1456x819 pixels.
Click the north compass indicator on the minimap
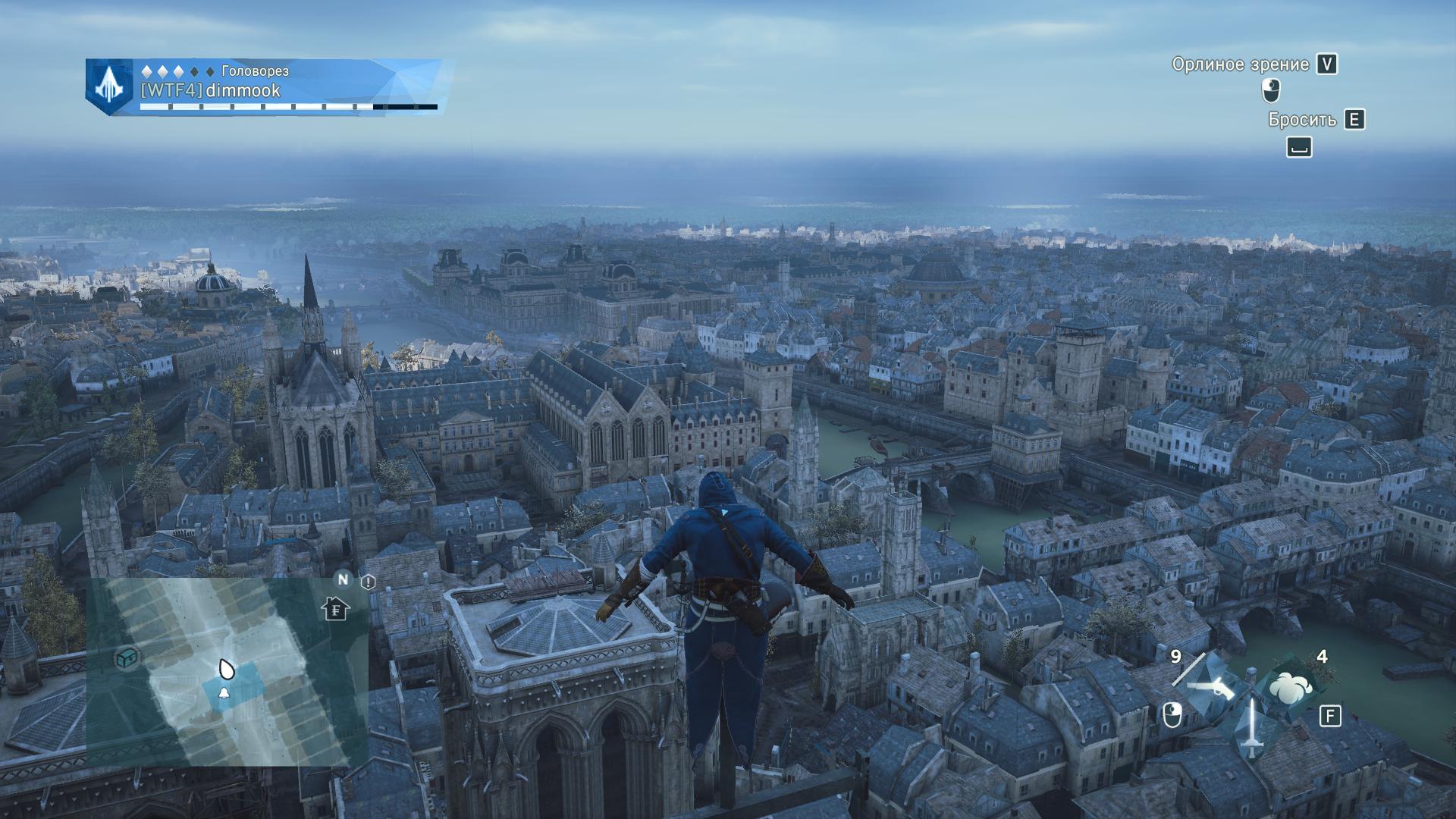[343, 580]
